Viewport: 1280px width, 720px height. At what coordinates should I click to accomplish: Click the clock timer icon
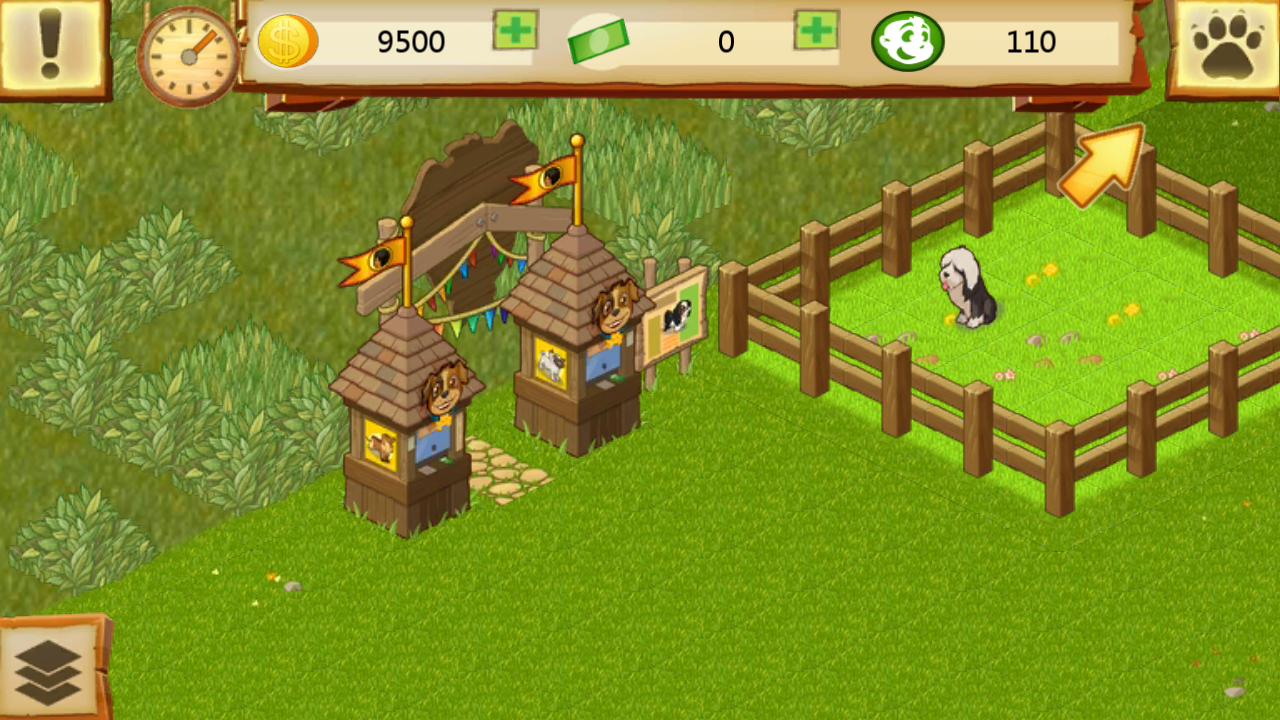pyautogui.click(x=188, y=56)
